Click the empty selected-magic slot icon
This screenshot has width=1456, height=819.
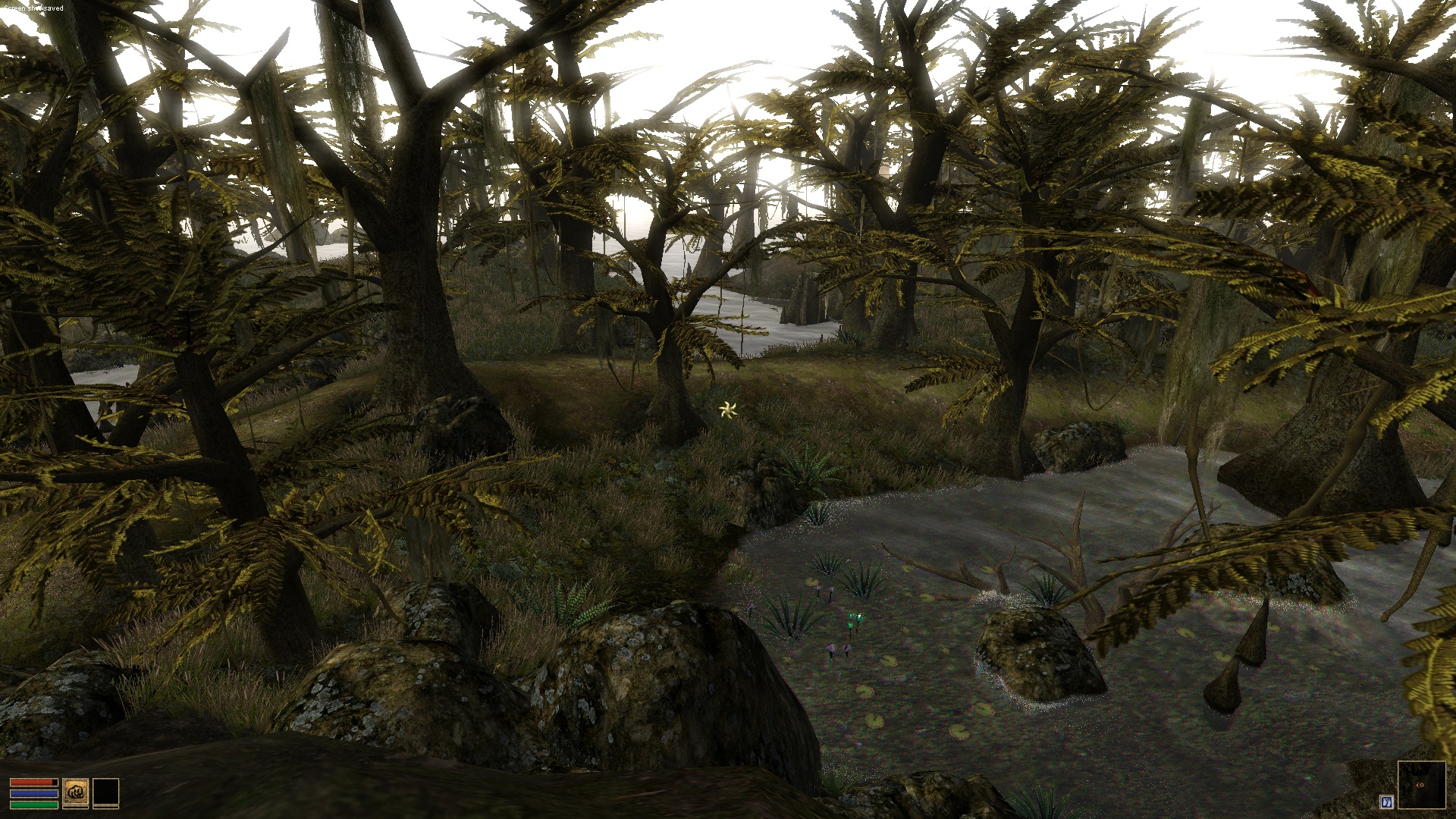106,792
